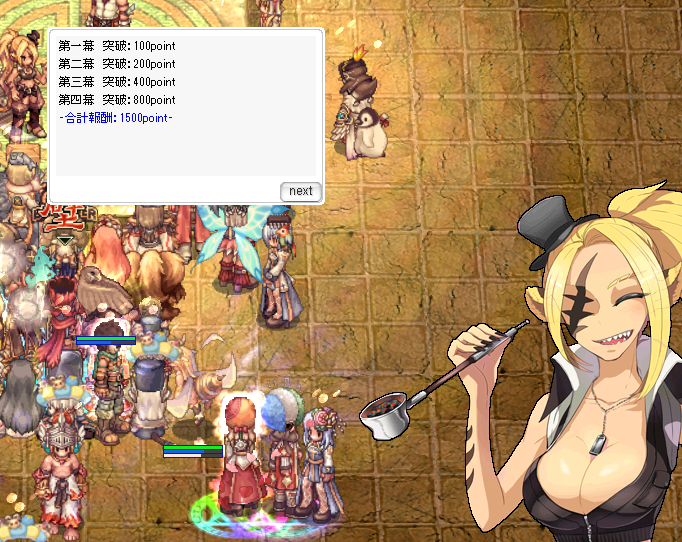Click the next button in dialogue box

point(300,191)
